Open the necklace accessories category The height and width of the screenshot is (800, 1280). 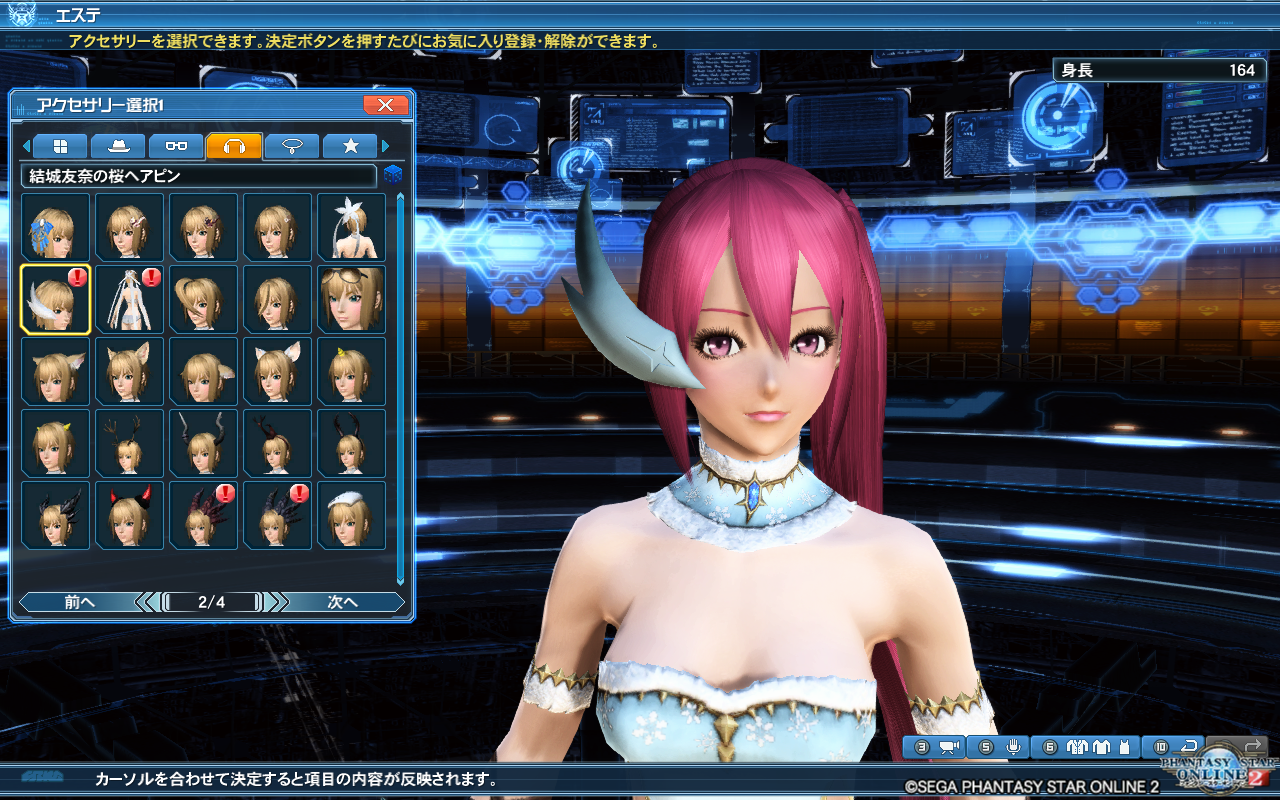pyautogui.click(x=290, y=145)
